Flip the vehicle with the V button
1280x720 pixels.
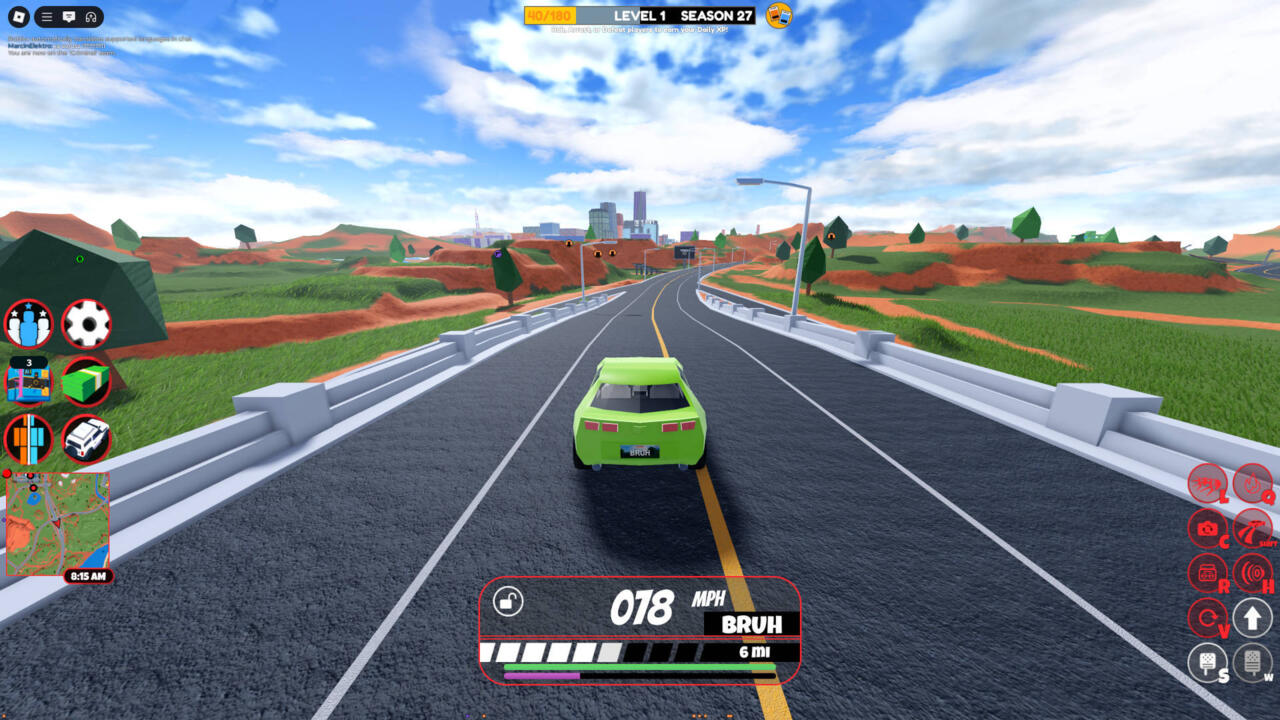tap(1207, 618)
